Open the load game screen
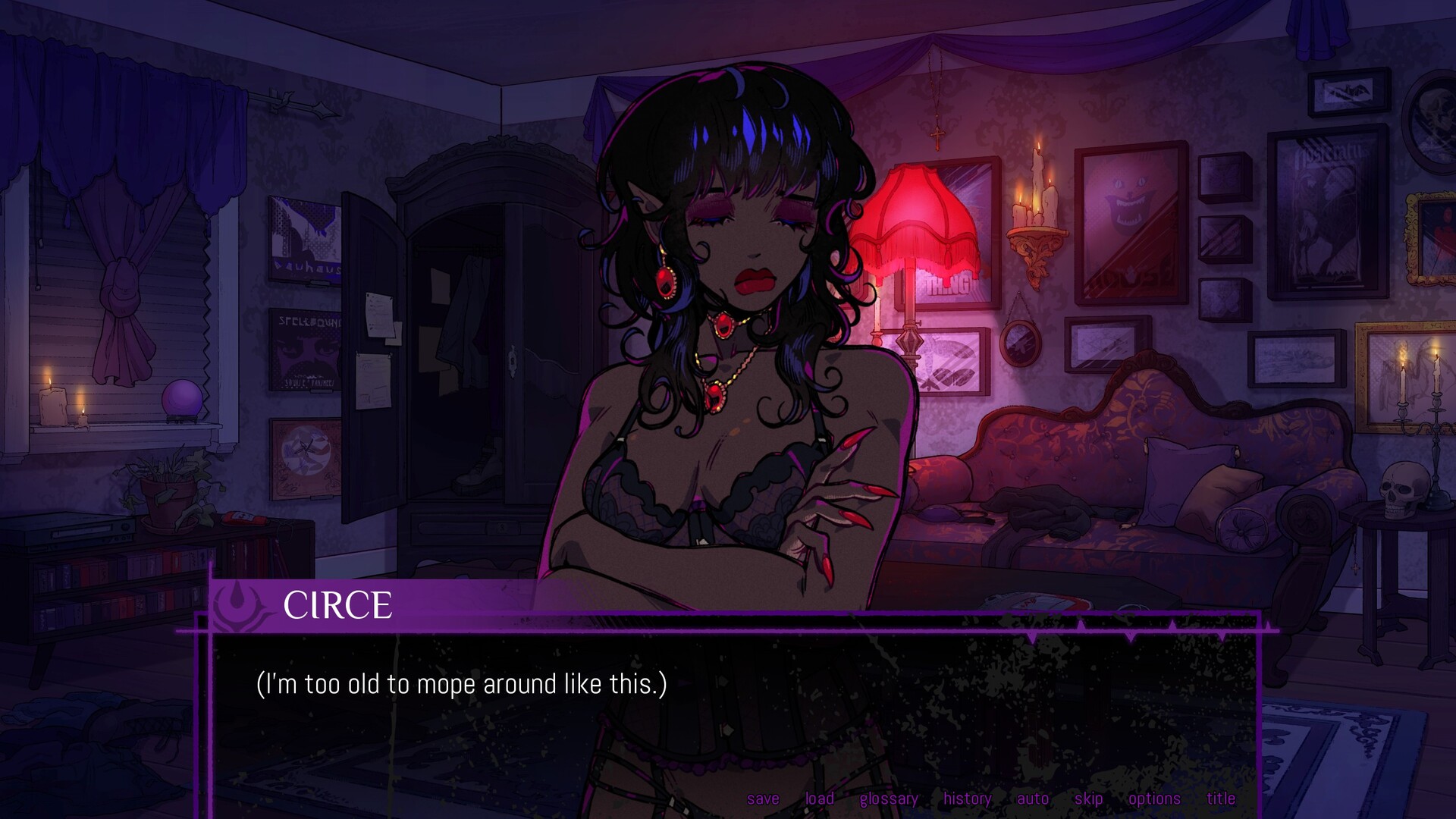Screen dimensions: 1456x819 pyautogui.click(x=818, y=799)
